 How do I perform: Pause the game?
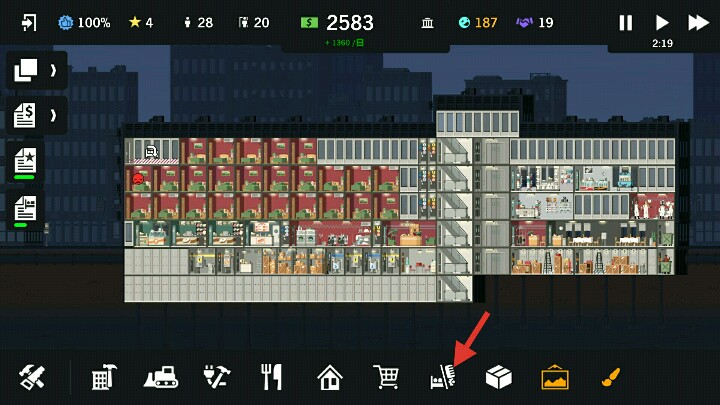(626, 22)
